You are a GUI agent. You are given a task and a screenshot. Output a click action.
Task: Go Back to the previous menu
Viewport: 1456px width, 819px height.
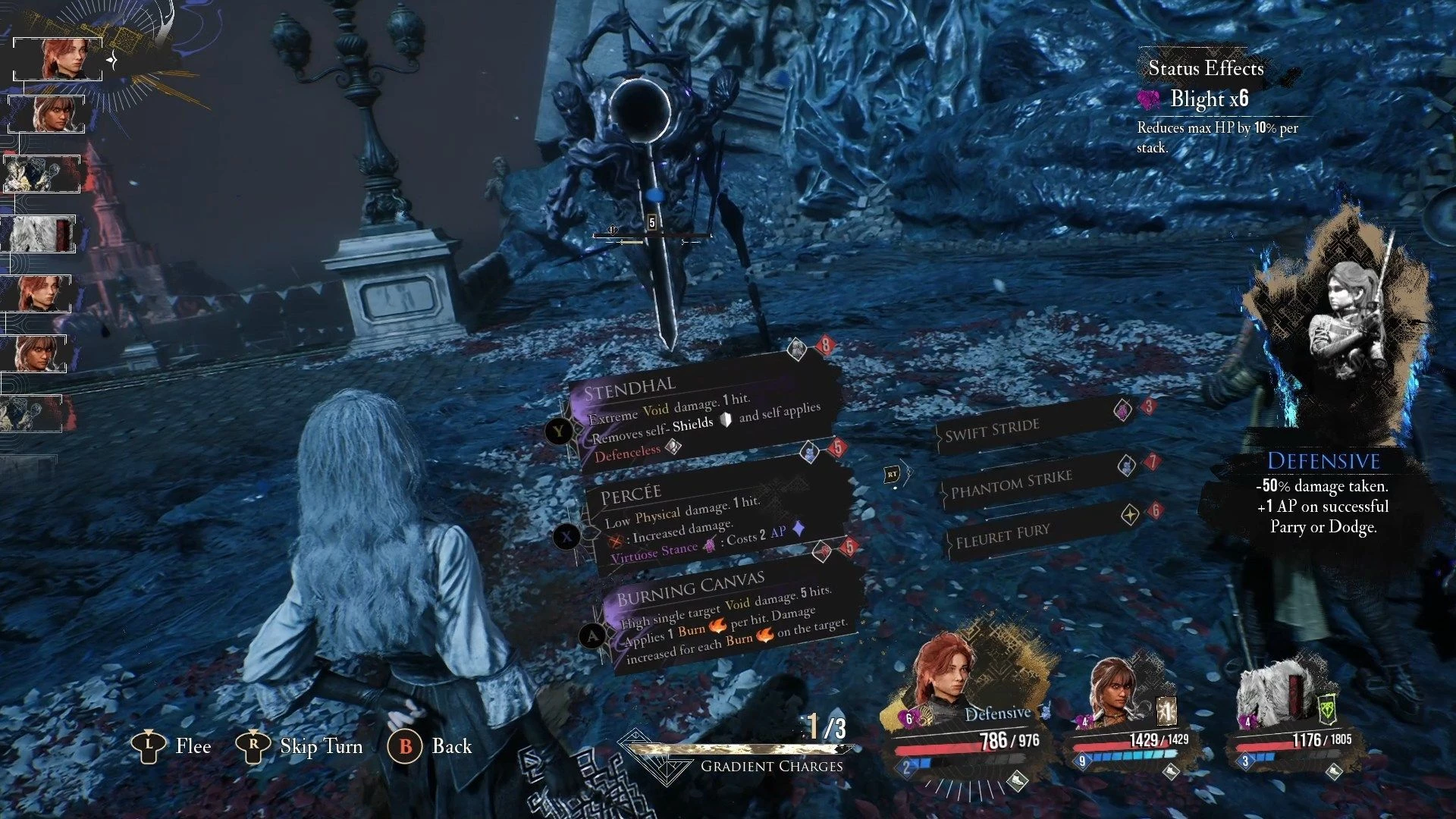pos(430,746)
